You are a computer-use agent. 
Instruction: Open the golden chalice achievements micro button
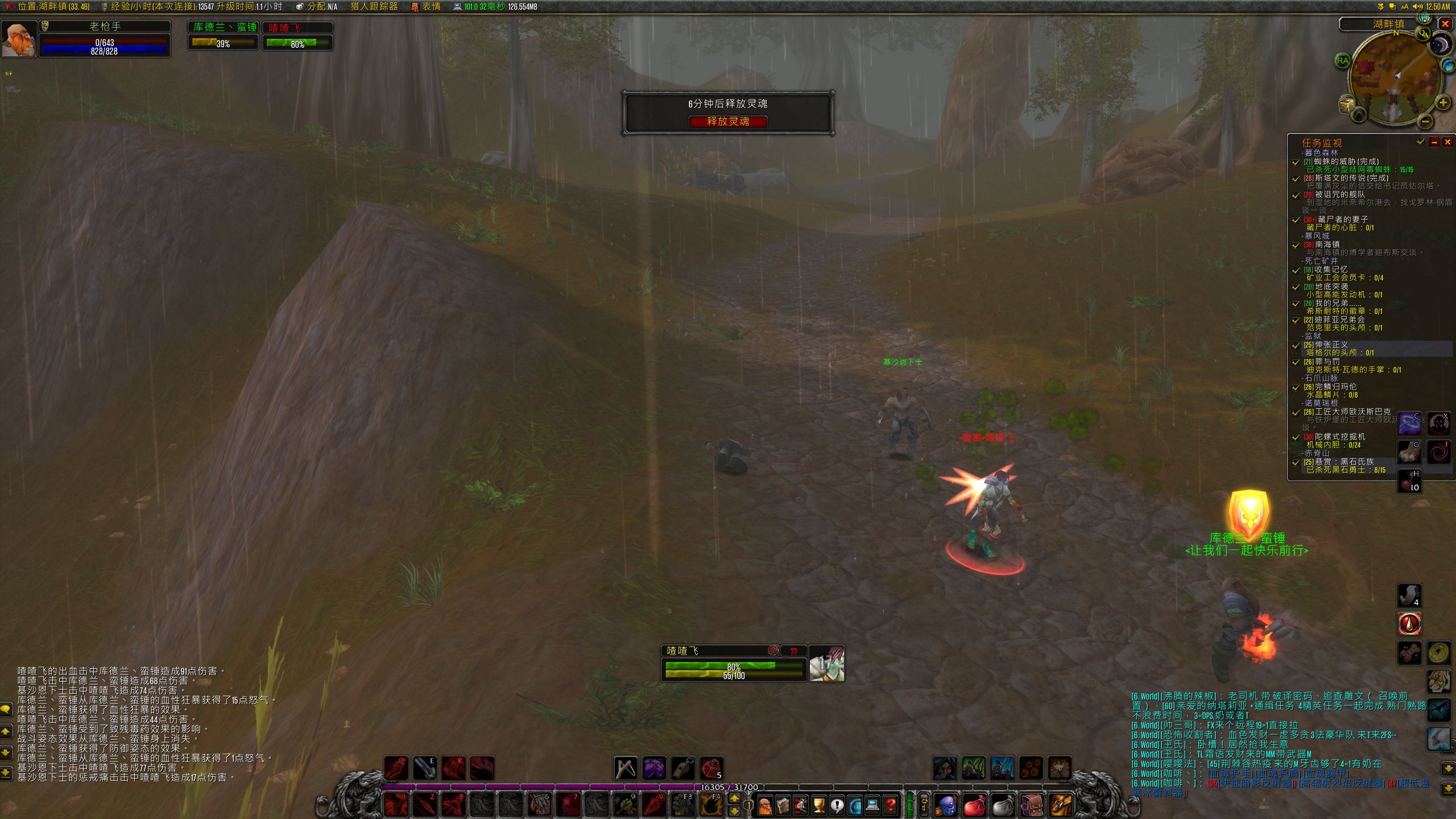point(818,805)
